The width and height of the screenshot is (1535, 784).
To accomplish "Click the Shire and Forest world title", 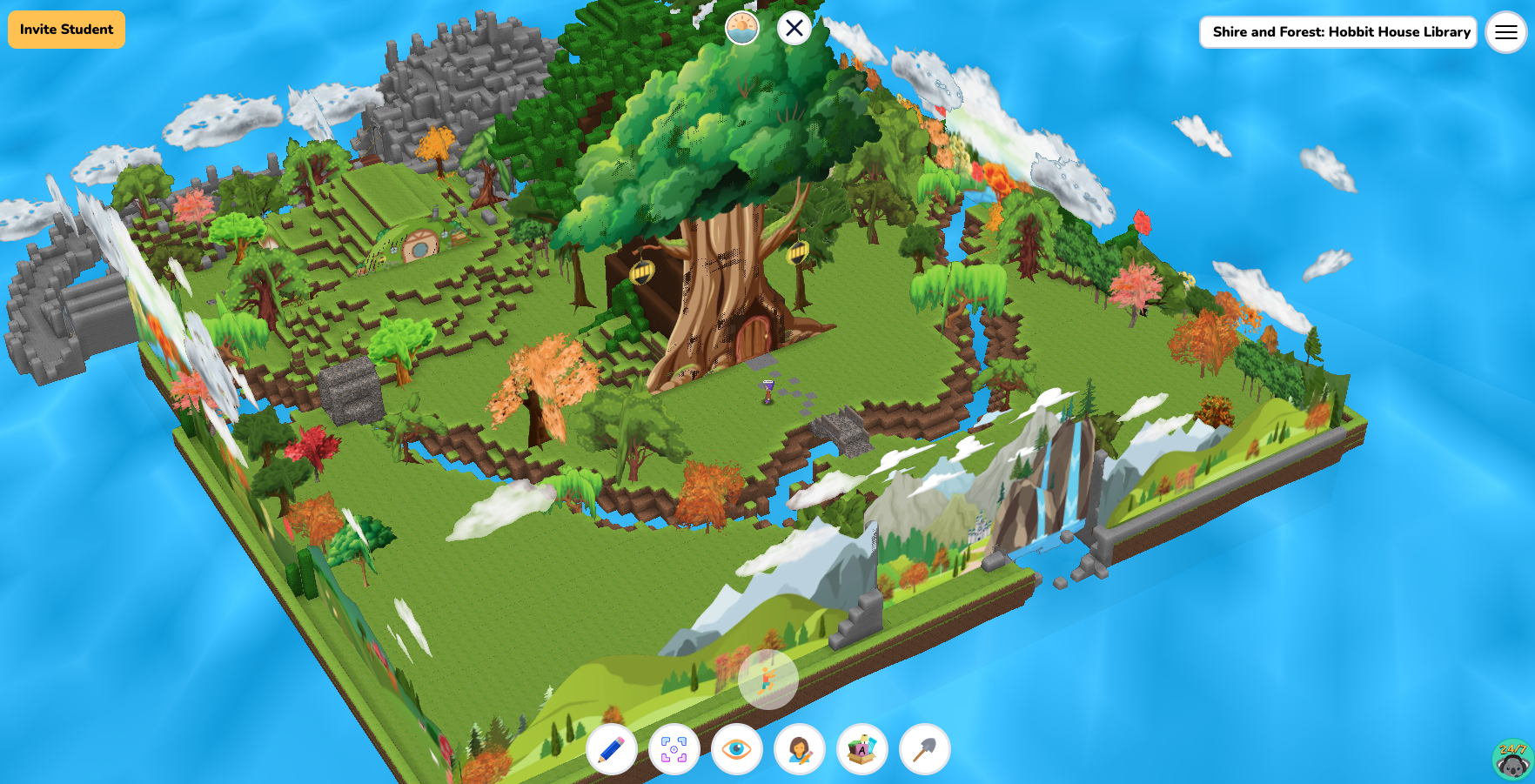I will click(x=1337, y=32).
